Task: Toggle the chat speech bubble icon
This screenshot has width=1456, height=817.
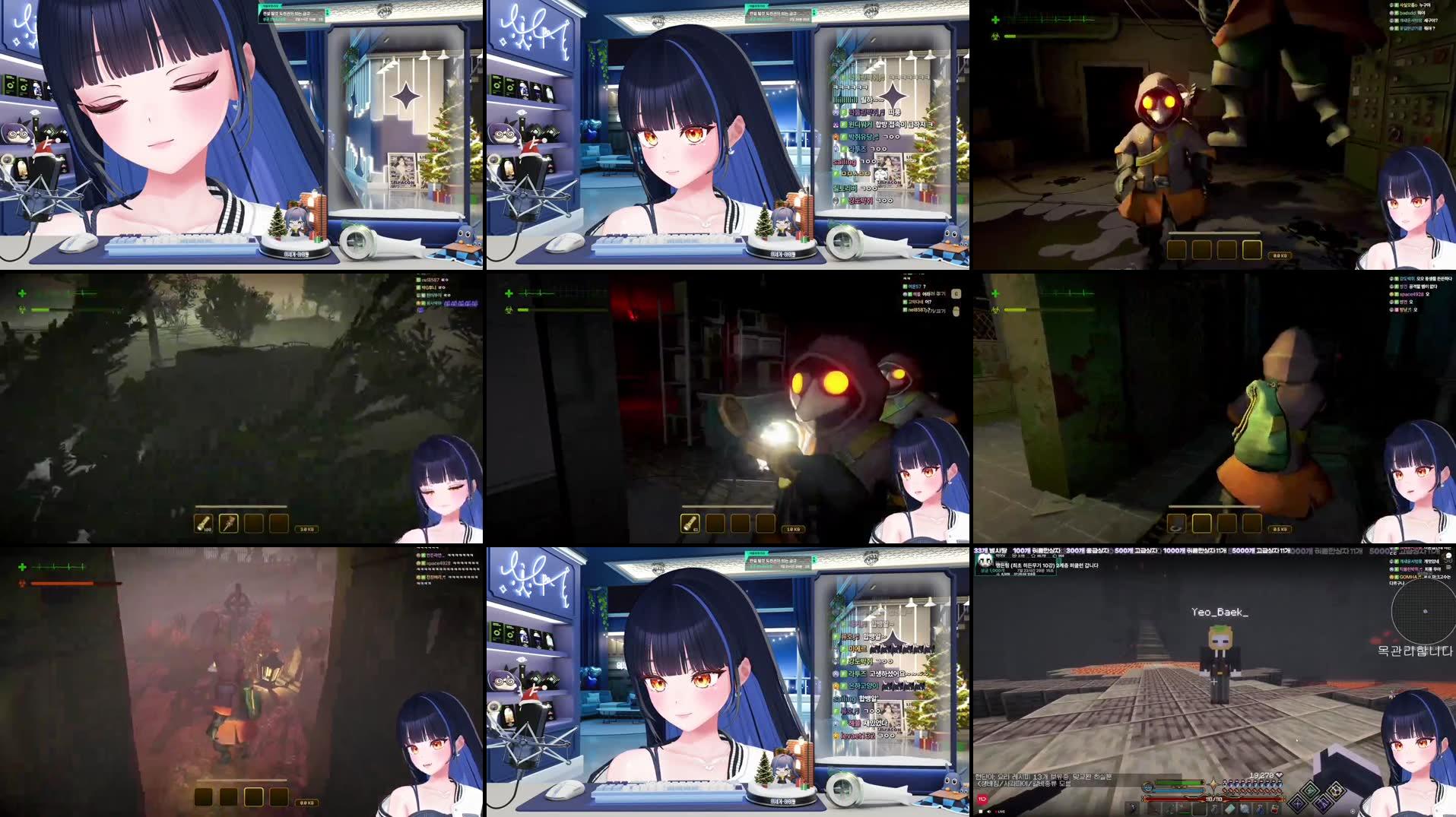Action: pyautogui.click(x=1448, y=556)
